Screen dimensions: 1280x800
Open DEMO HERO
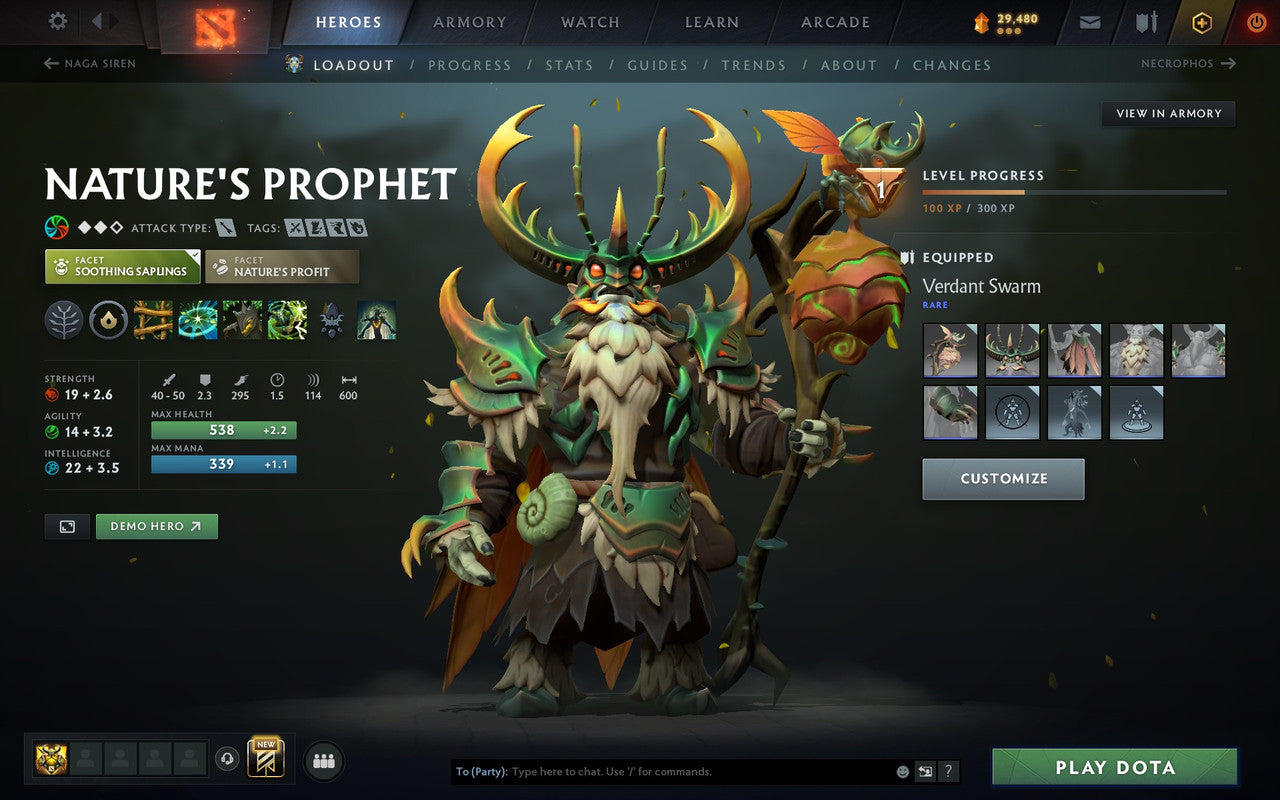[x=156, y=525]
